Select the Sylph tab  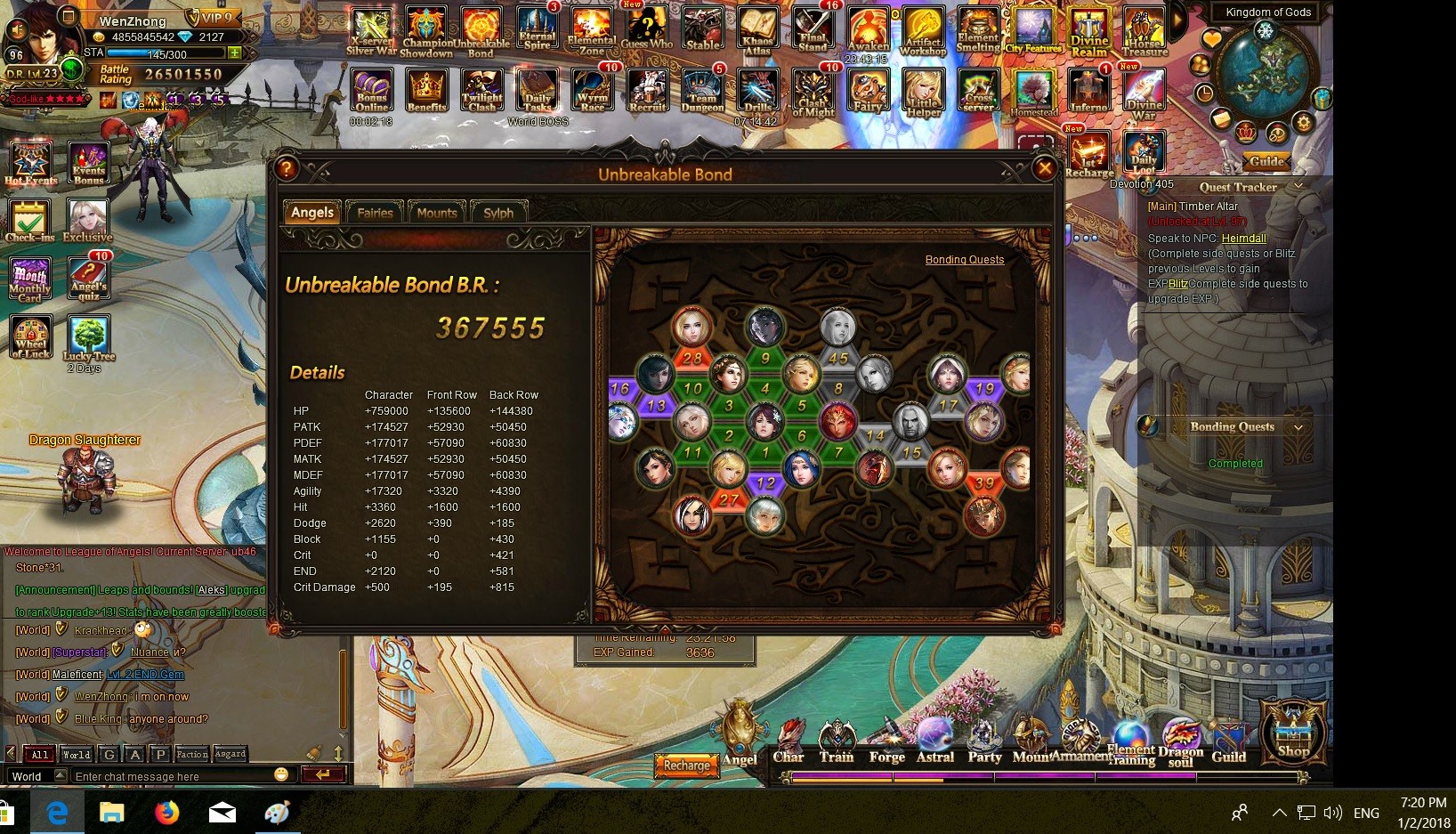tap(498, 213)
